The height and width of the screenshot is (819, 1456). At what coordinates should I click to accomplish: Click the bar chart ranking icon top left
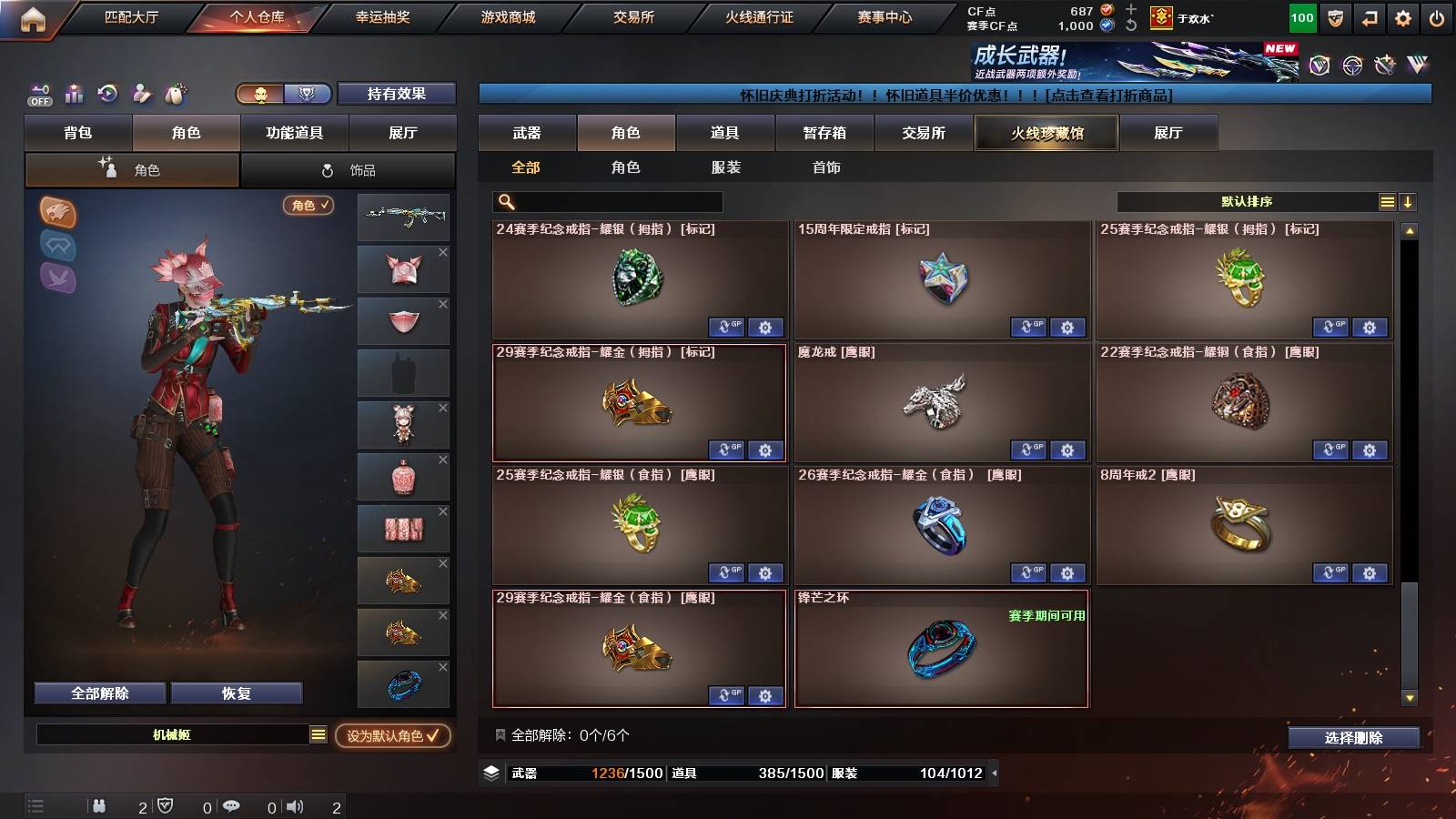(74, 94)
